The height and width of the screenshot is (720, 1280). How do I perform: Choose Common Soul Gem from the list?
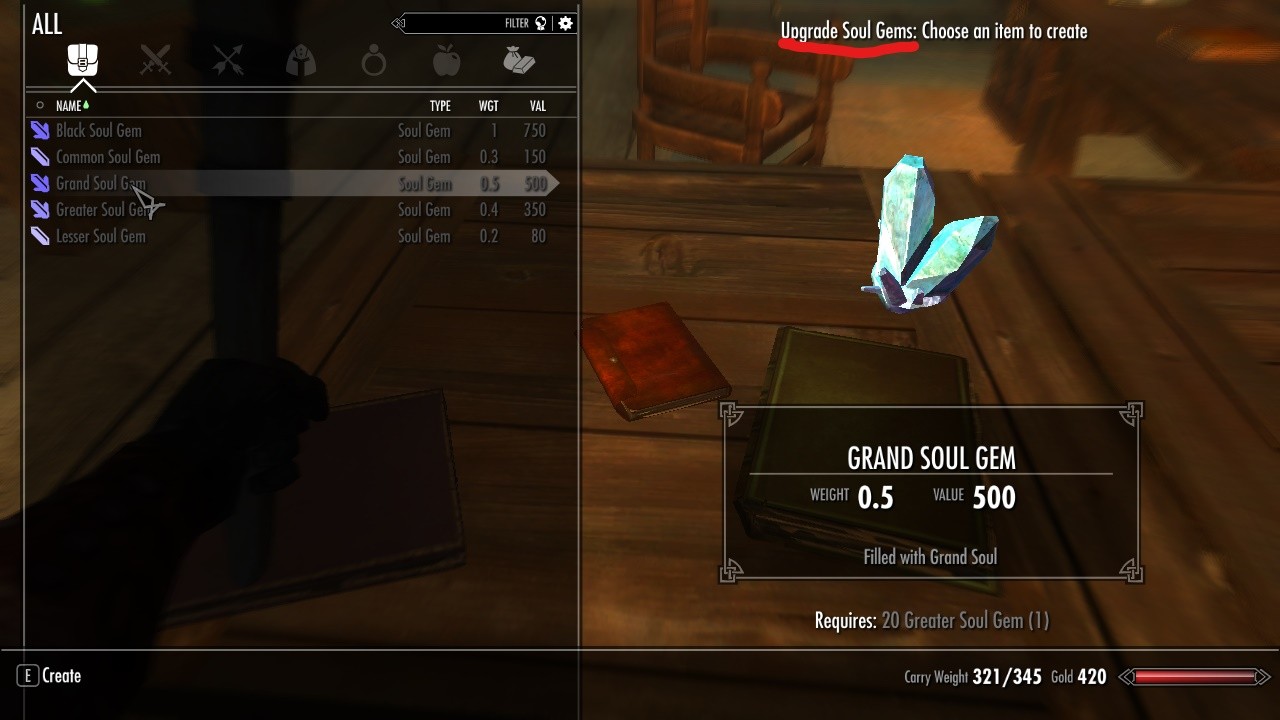[107, 157]
